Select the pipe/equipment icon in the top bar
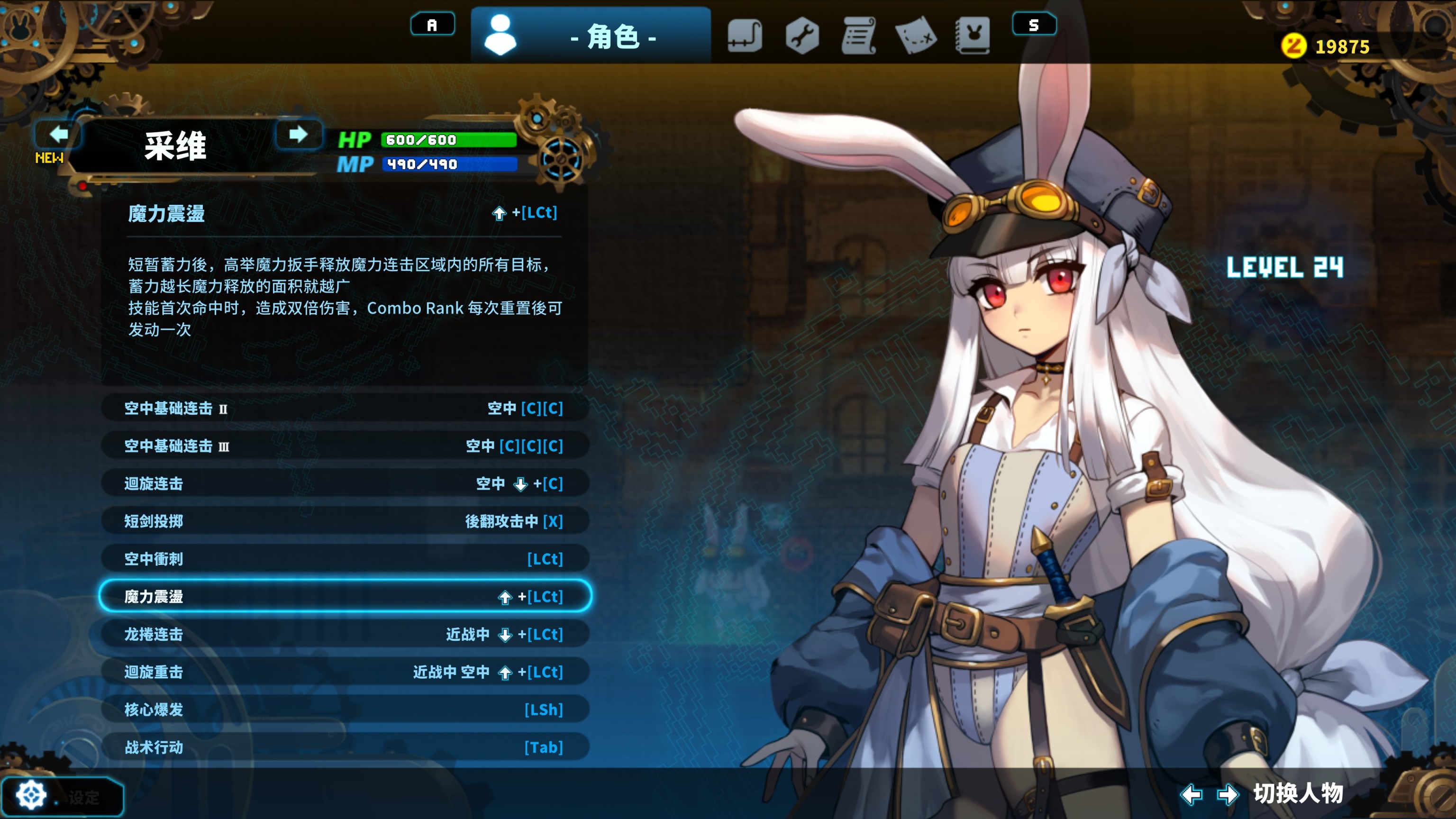The width and height of the screenshot is (1456, 819). [745, 37]
